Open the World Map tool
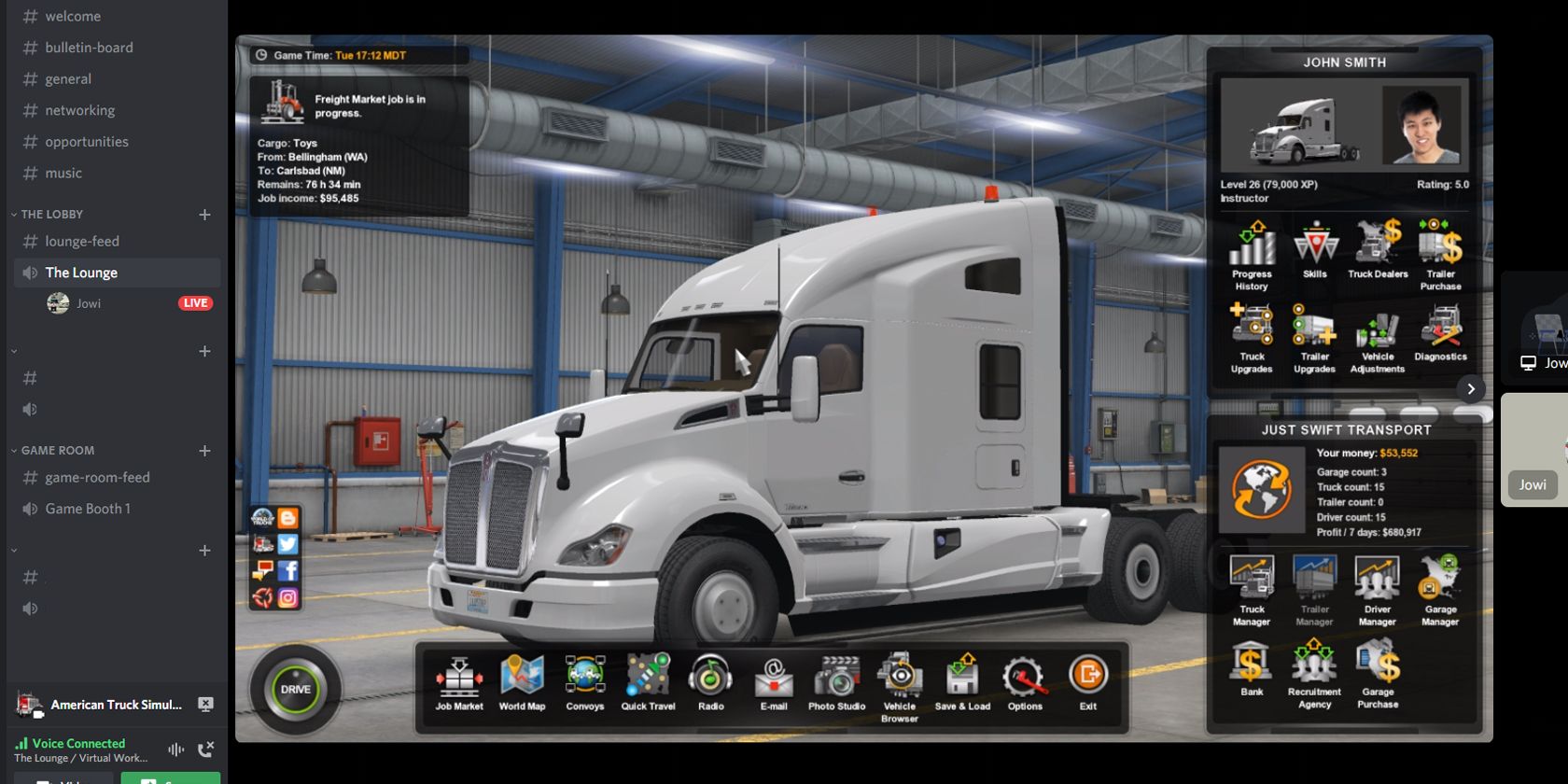1568x784 pixels. 522,679
